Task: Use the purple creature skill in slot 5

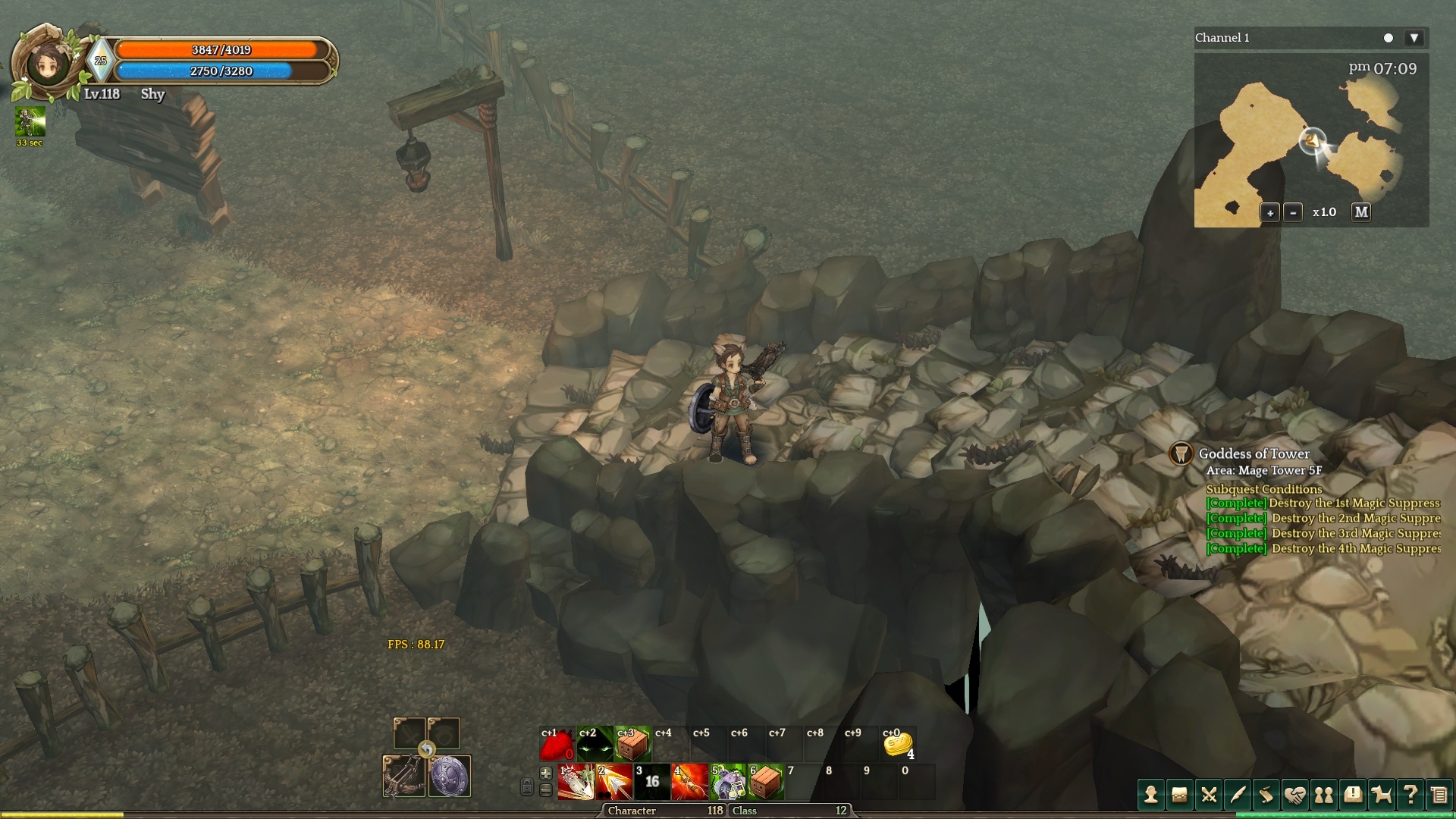Action: (x=728, y=782)
